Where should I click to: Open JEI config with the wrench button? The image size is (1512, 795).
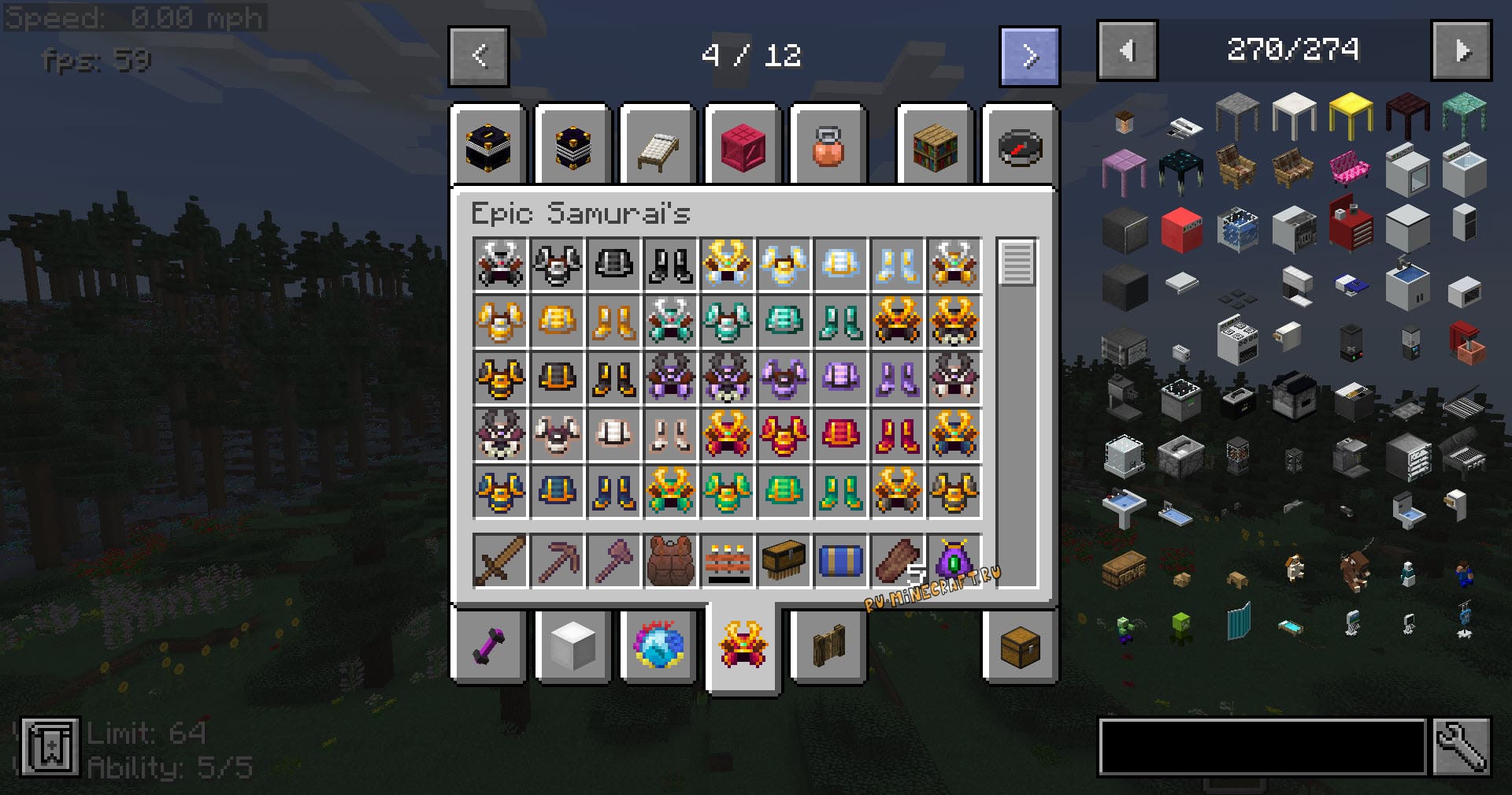click(x=1461, y=746)
